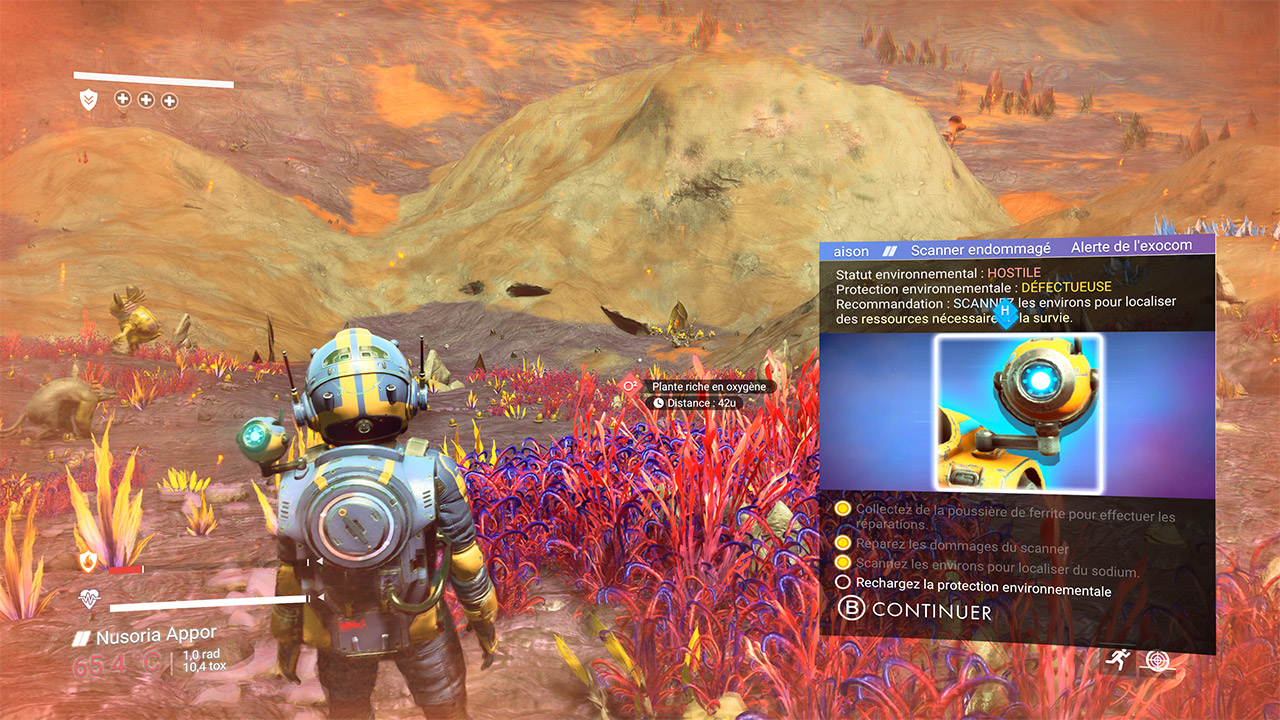The width and height of the screenshot is (1280, 720).
Task: Click the scanner target crosshair icon
Action: (x=1158, y=660)
